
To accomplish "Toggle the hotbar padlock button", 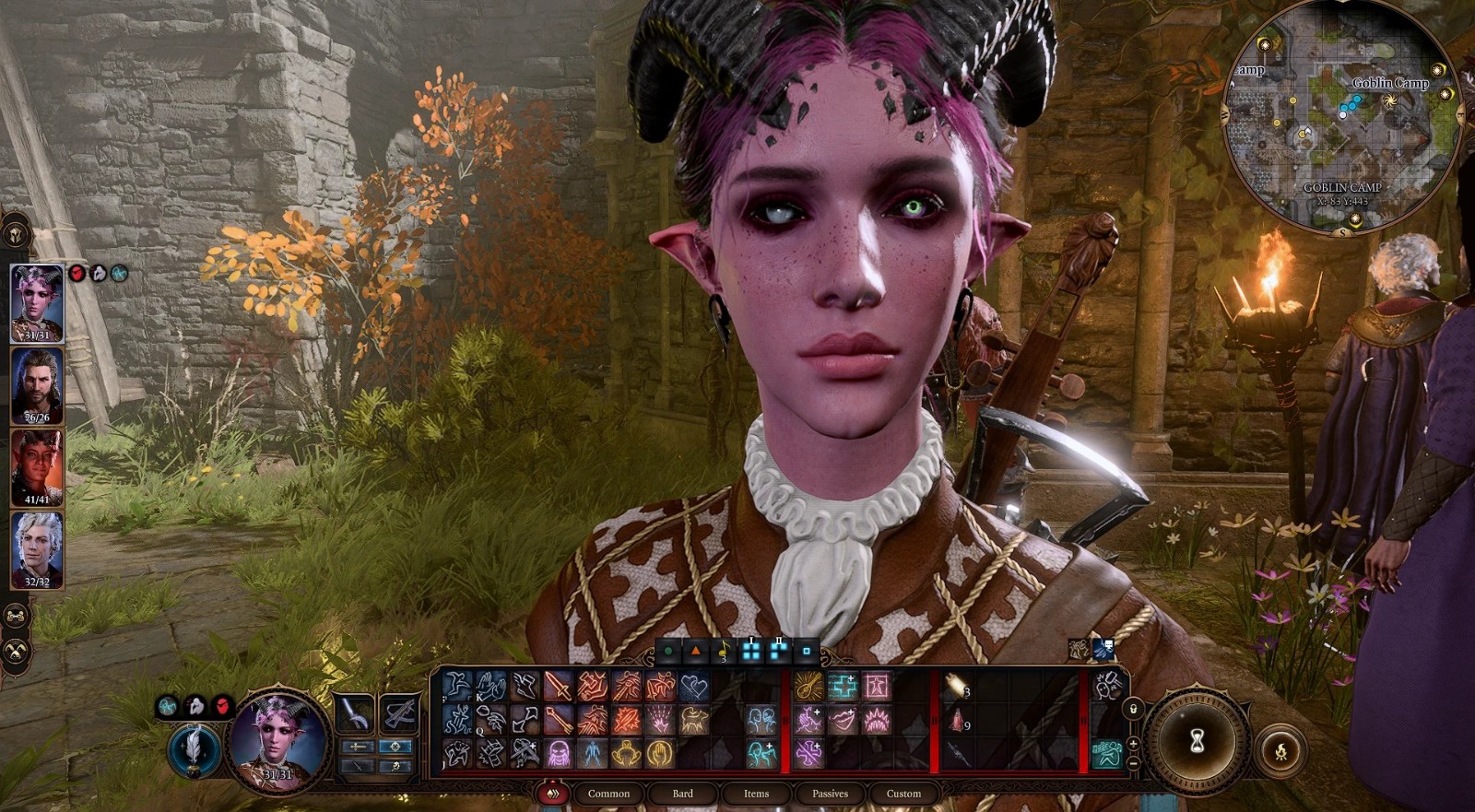I will point(1134,708).
